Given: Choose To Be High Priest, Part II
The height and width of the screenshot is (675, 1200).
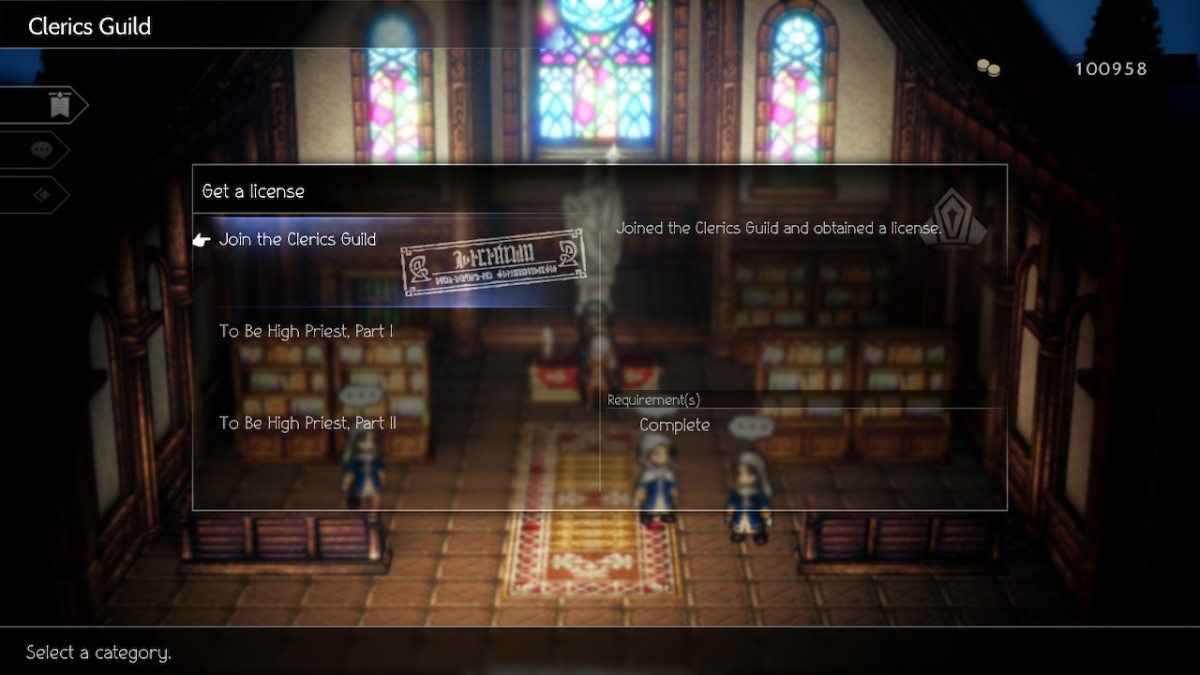Looking at the screenshot, I should (x=308, y=423).
